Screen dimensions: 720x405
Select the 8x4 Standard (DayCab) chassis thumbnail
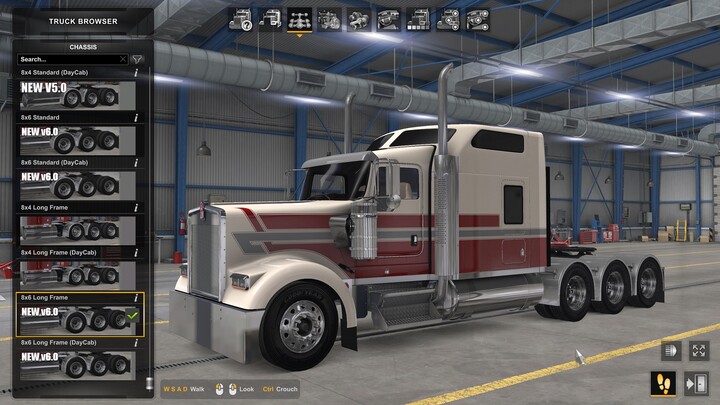coord(77,95)
